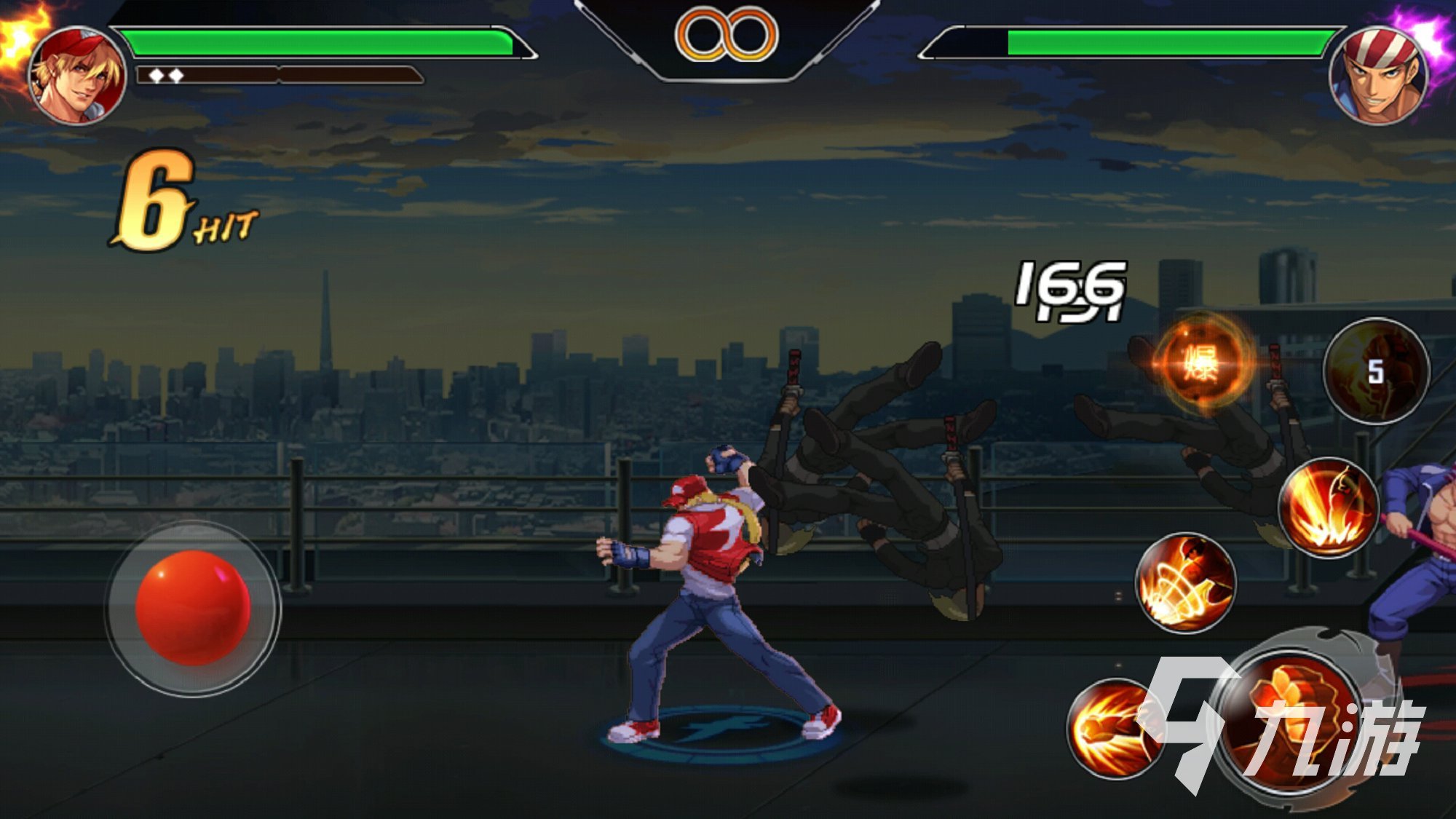Image resolution: width=1456 pixels, height=819 pixels.
Task: Select the striped-bandana opponent portrait
Action: 1377,75
